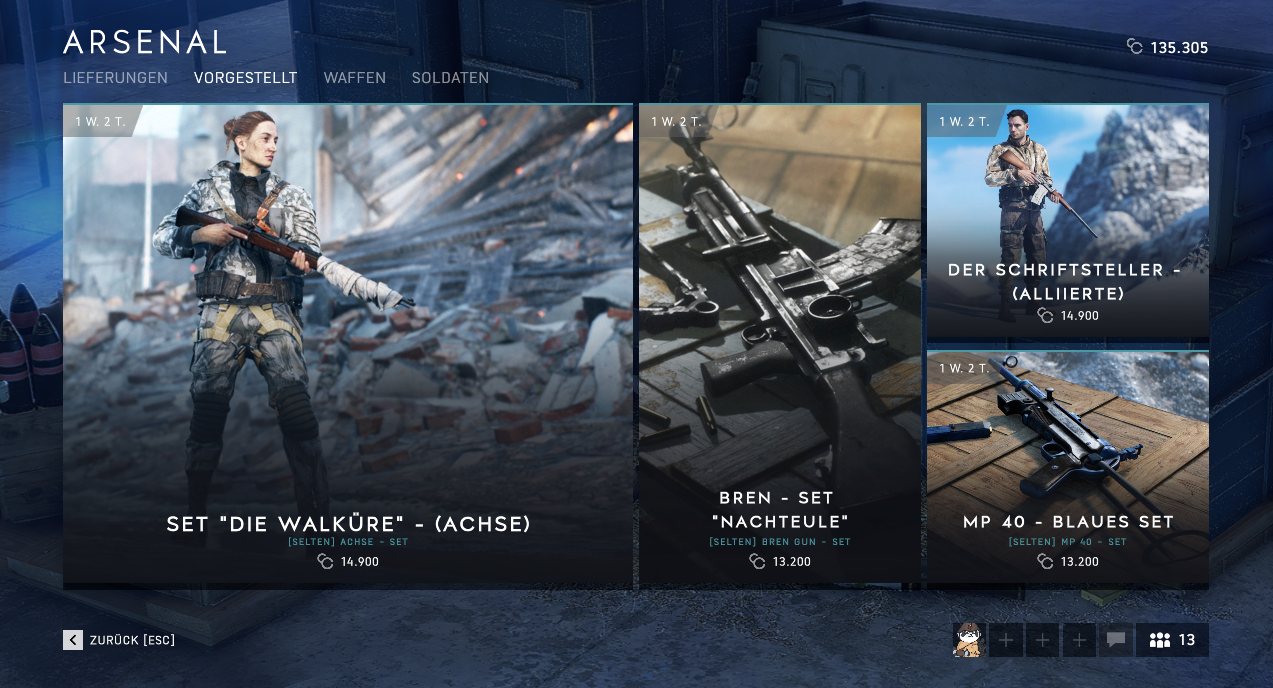View Der Schriftsteller Alliierte offer
The width and height of the screenshot is (1273, 688).
click(x=1068, y=222)
